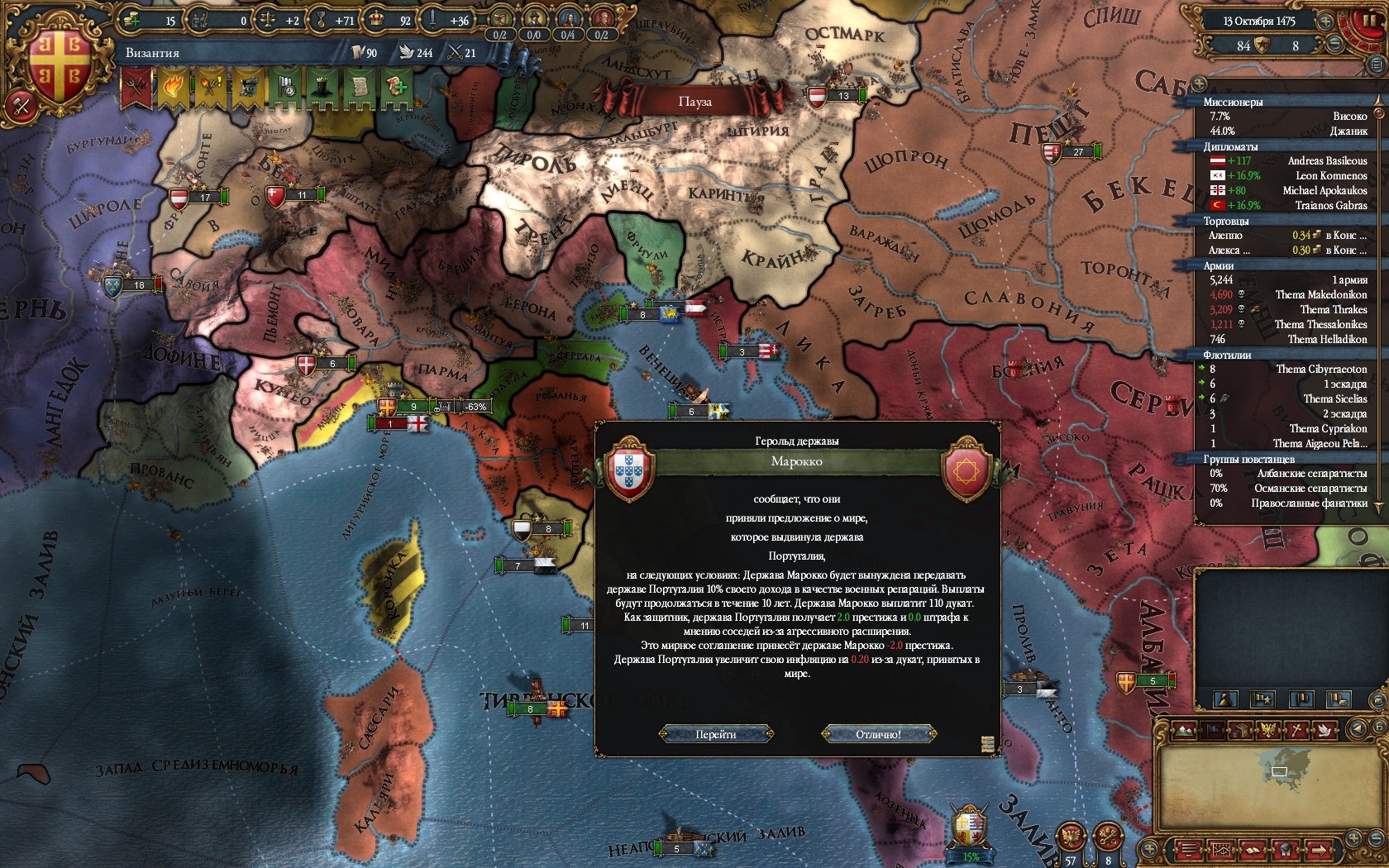Image resolution: width=1389 pixels, height=868 pixels.
Task: Switch to the terrain map mode
Action: 1186,730
